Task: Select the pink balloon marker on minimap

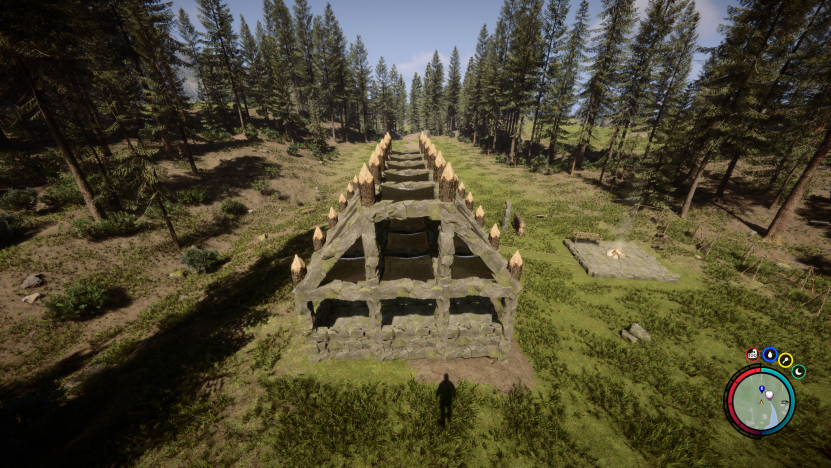Action: (769, 395)
